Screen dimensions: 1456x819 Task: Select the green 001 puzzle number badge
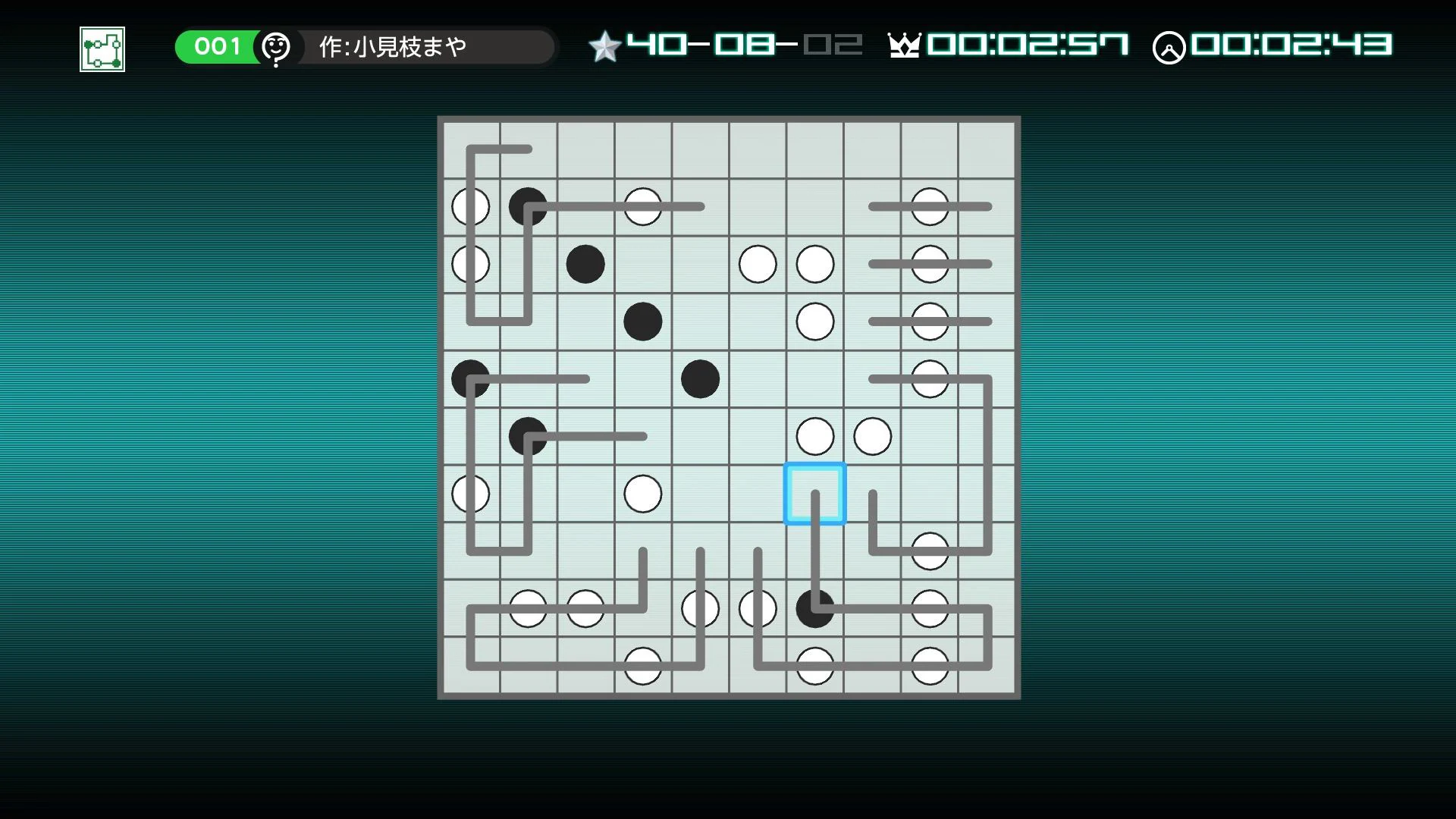point(217,45)
